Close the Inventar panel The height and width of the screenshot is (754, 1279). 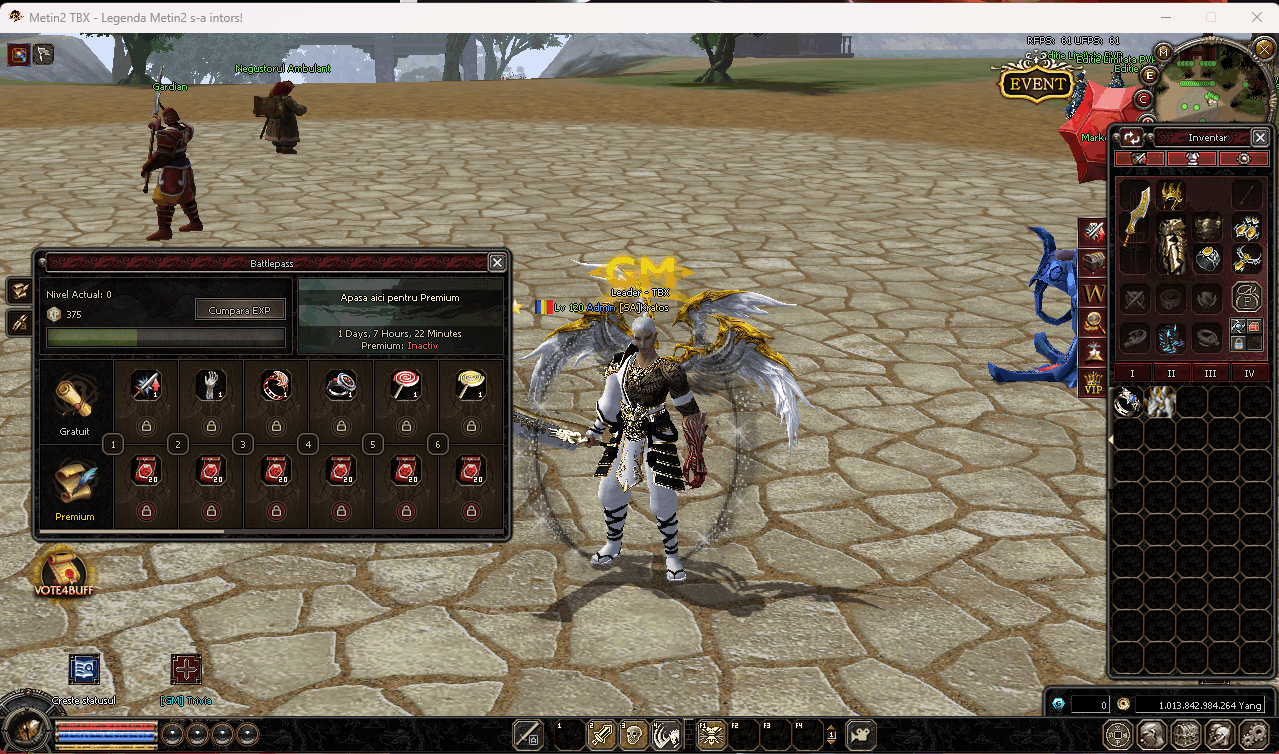coord(1260,138)
